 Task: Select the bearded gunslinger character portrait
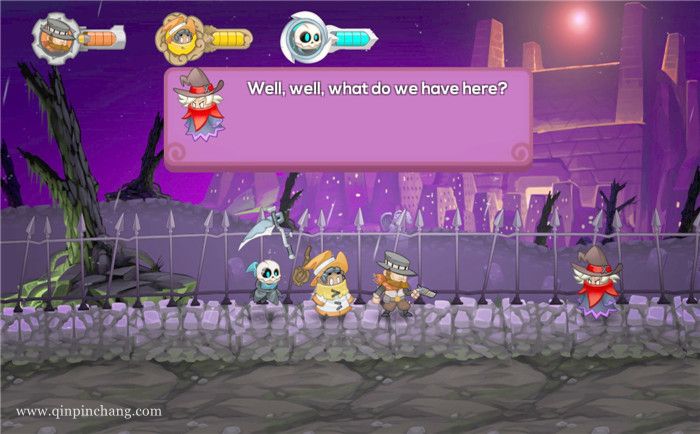[53, 37]
